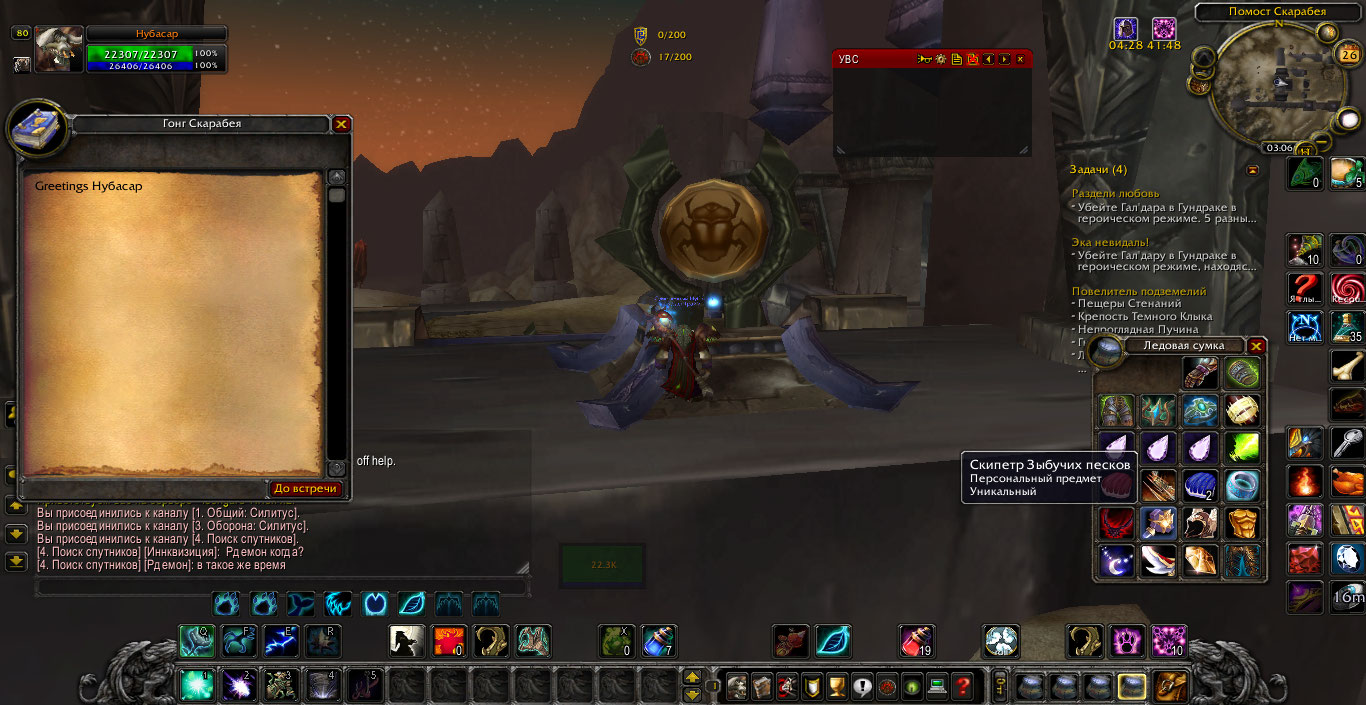Image resolution: width=1366 pixels, height=705 pixels.
Task: Open the red question mark help menu
Action: coord(962,686)
